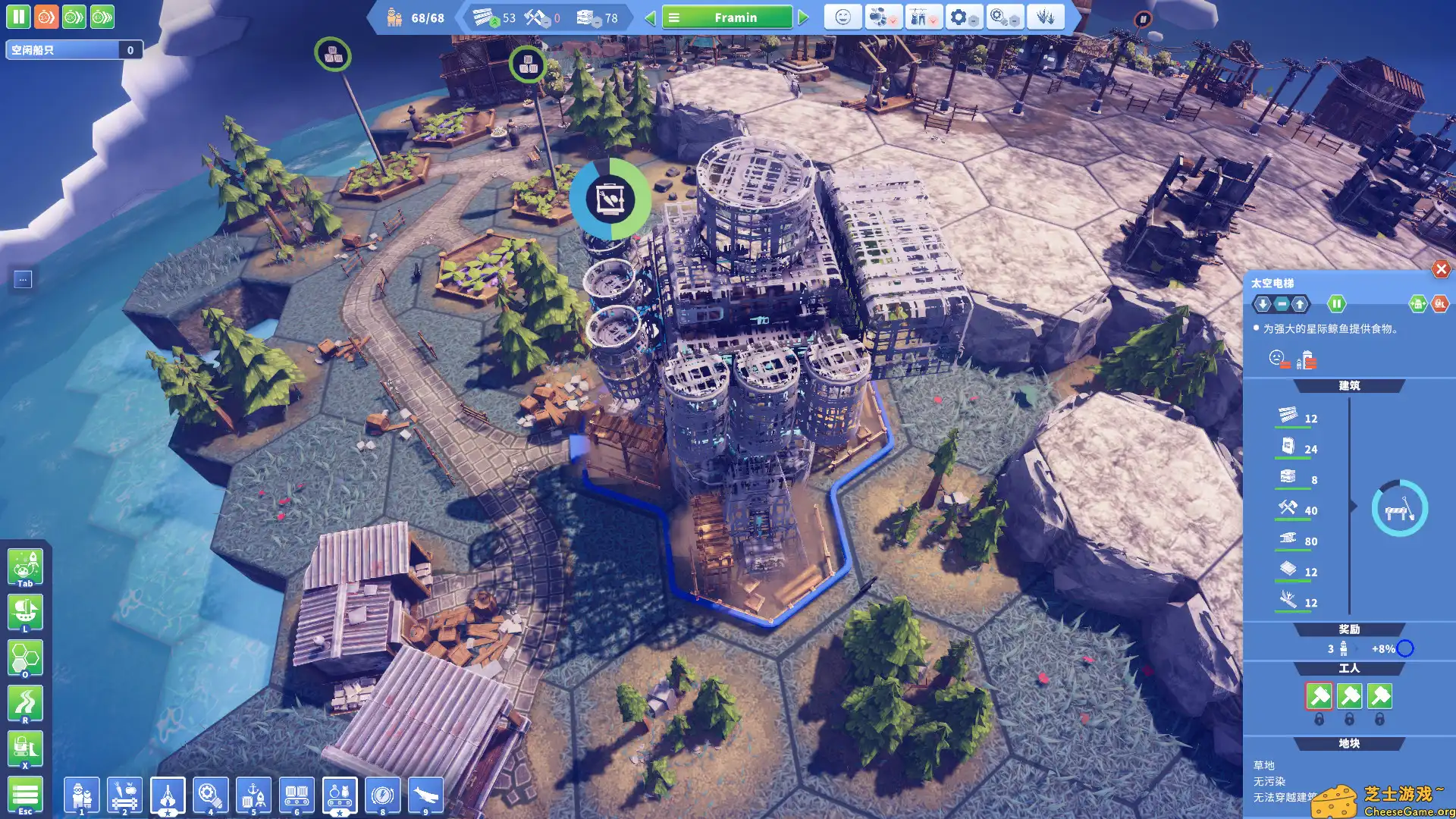Viewport: 1456px width, 819px height.
Task: Lower building priority with the down arrow
Action: pos(1263,304)
